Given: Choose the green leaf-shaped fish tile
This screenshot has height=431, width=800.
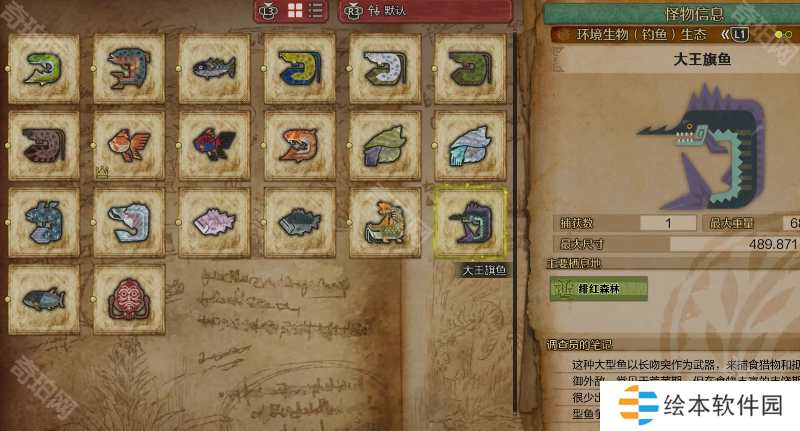Looking at the screenshot, I should point(385,145).
